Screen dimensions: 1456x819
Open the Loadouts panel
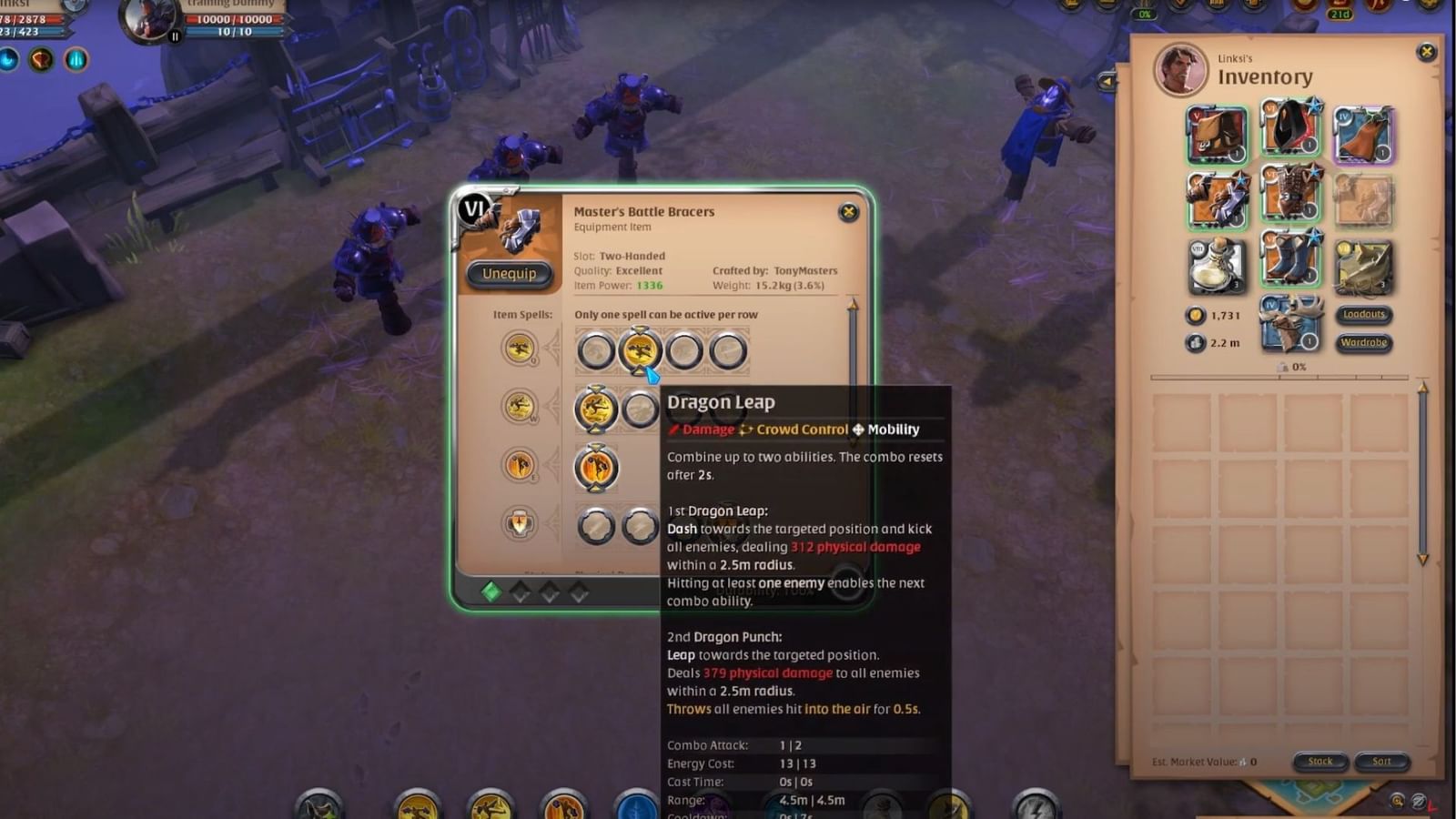coord(1364,314)
